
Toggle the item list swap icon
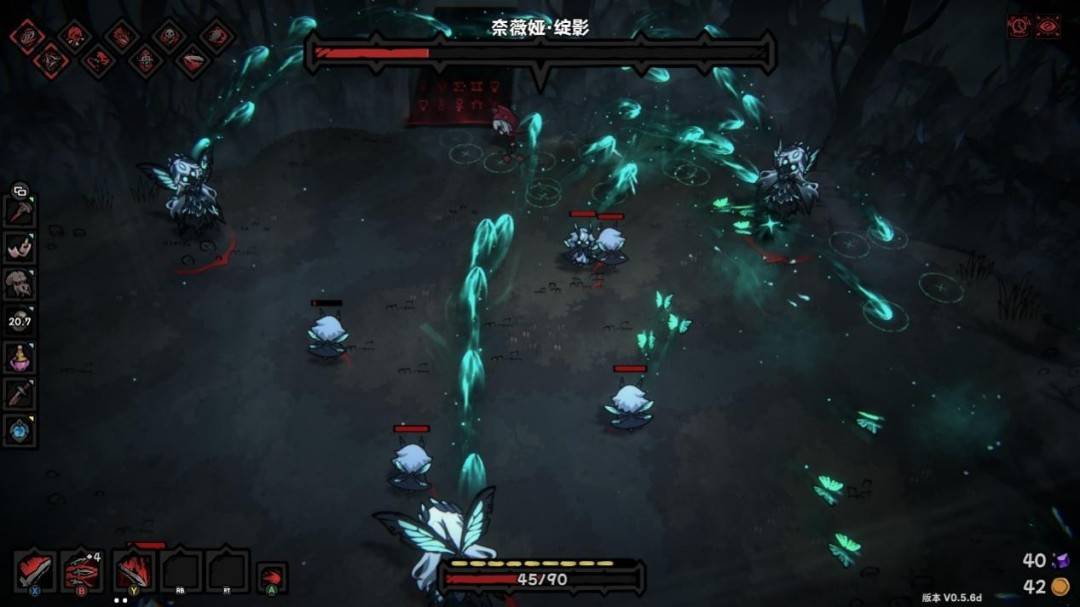[x=19, y=190]
